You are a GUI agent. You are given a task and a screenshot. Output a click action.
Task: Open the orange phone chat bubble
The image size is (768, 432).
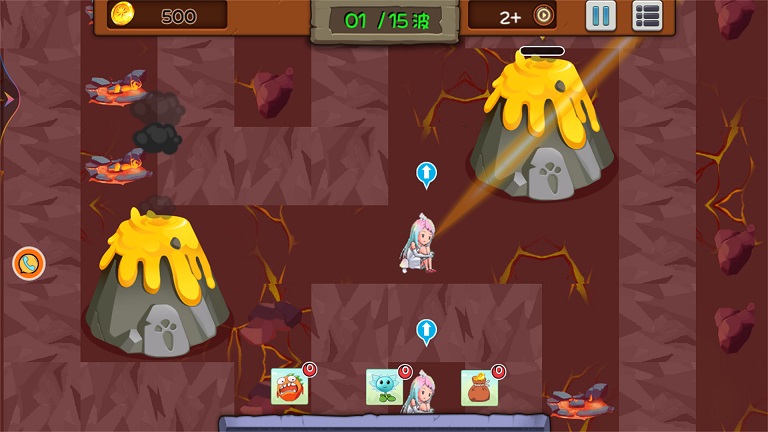pos(29,264)
